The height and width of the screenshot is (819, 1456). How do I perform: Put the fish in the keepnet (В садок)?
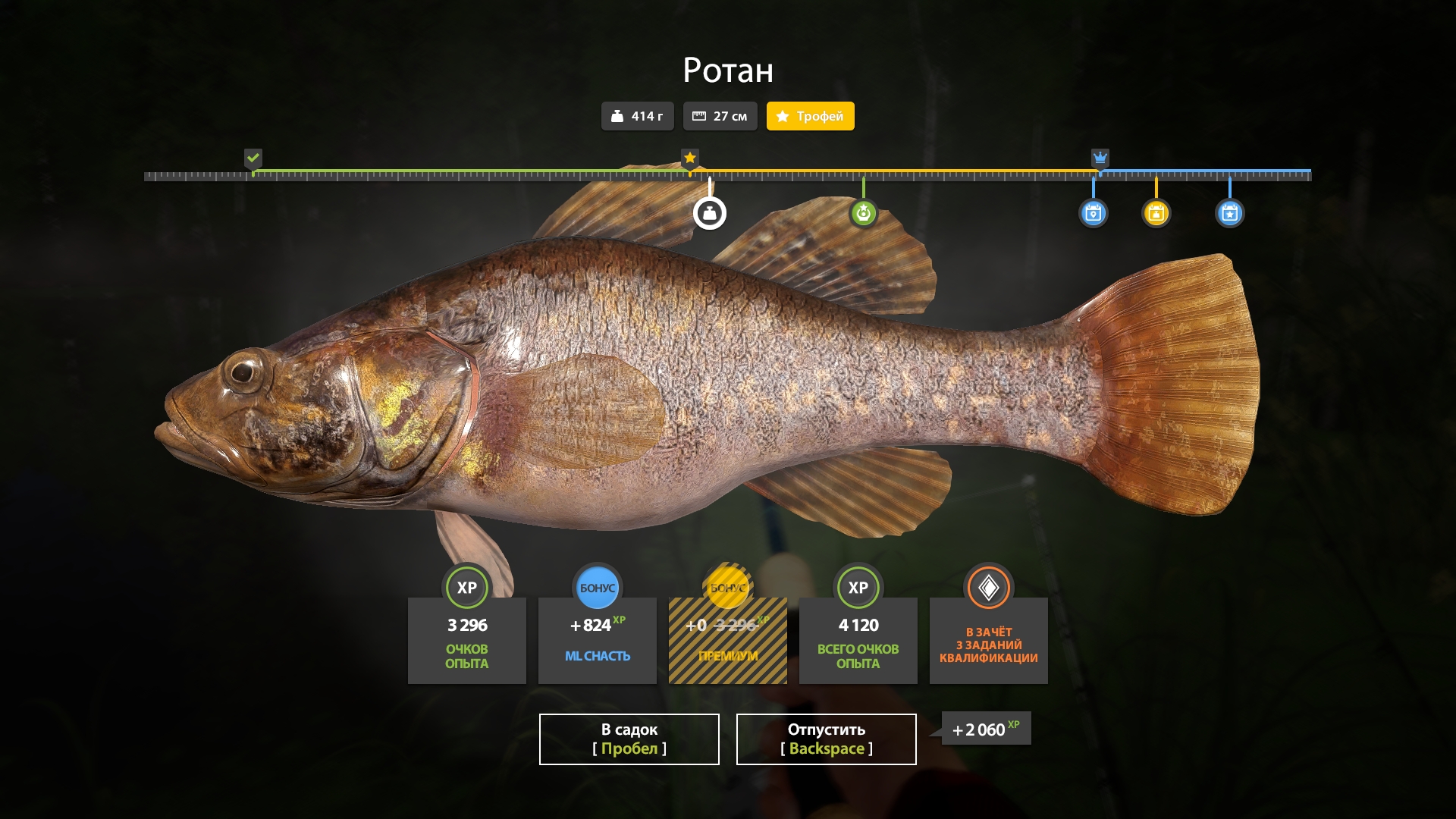coord(629,739)
